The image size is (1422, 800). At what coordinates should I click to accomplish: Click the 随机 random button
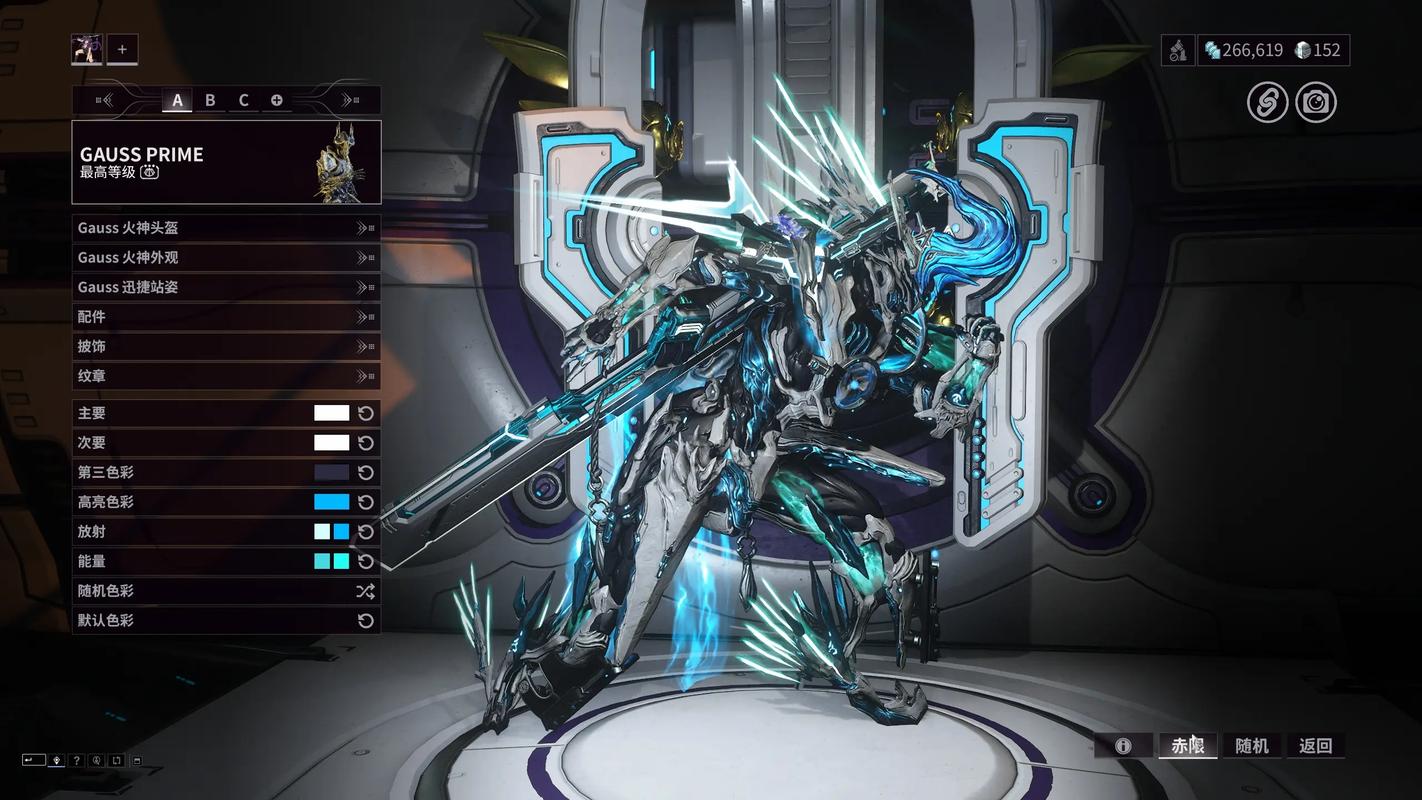click(x=1252, y=746)
